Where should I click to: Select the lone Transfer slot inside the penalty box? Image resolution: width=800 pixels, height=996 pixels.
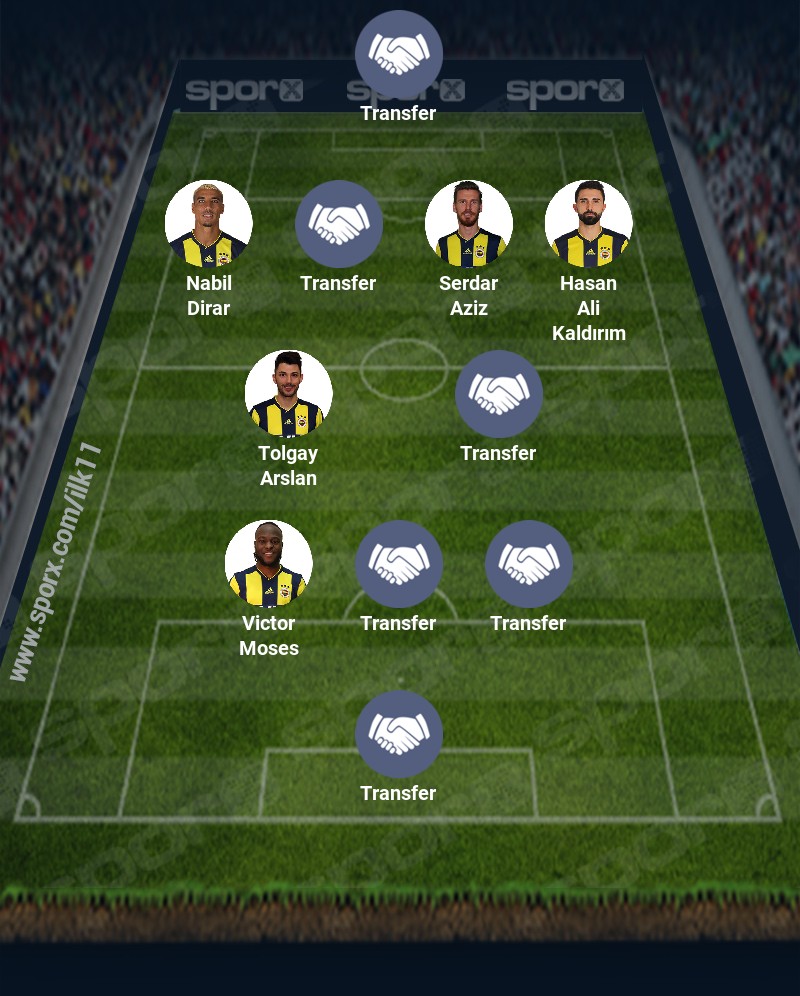[398, 734]
